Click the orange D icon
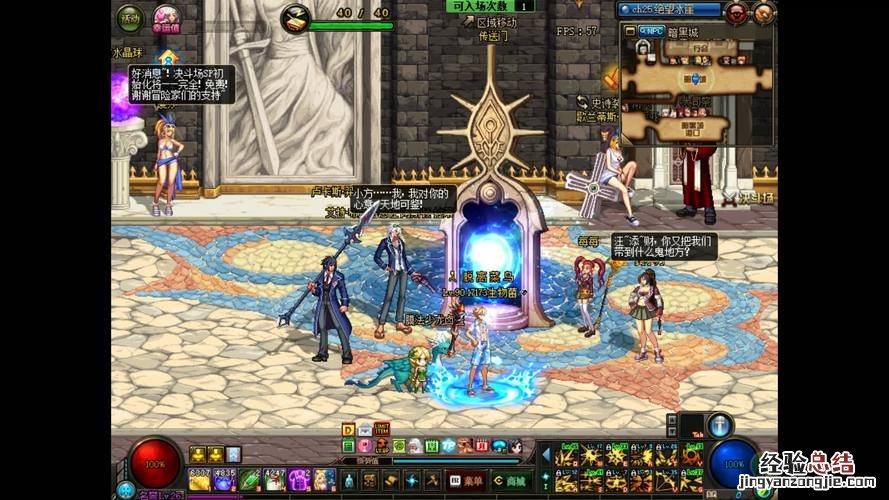Image resolution: width=889 pixels, height=500 pixels. coord(348,430)
